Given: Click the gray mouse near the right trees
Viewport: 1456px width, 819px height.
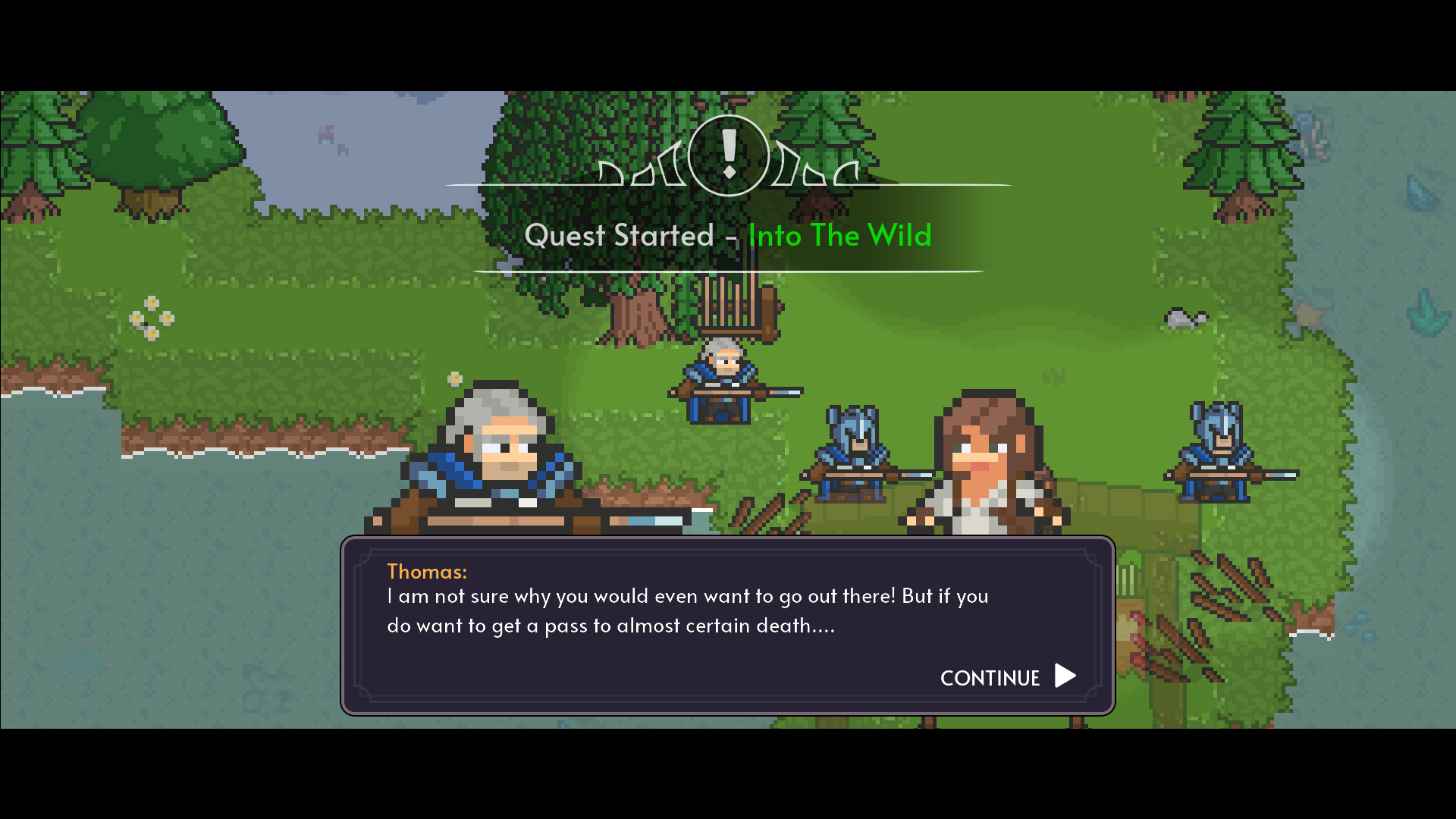Looking at the screenshot, I should [x=1185, y=317].
